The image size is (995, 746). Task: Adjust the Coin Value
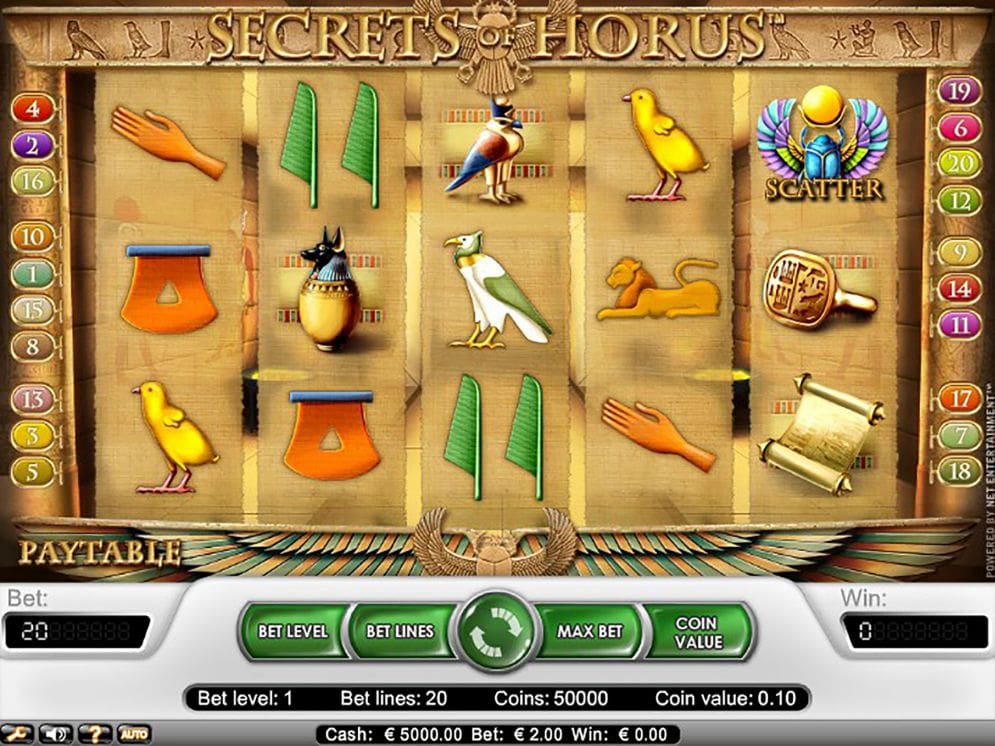696,631
